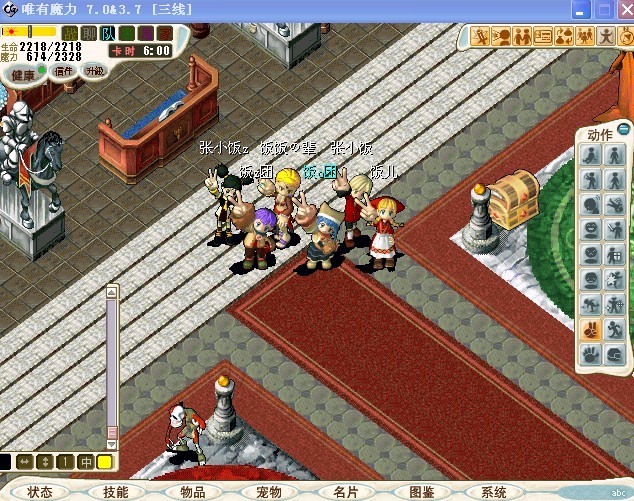The width and height of the screenshot is (634, 501).
Task: Open the 图鉴 album menu
Action: pyautogui.click(x=421, y=492)
